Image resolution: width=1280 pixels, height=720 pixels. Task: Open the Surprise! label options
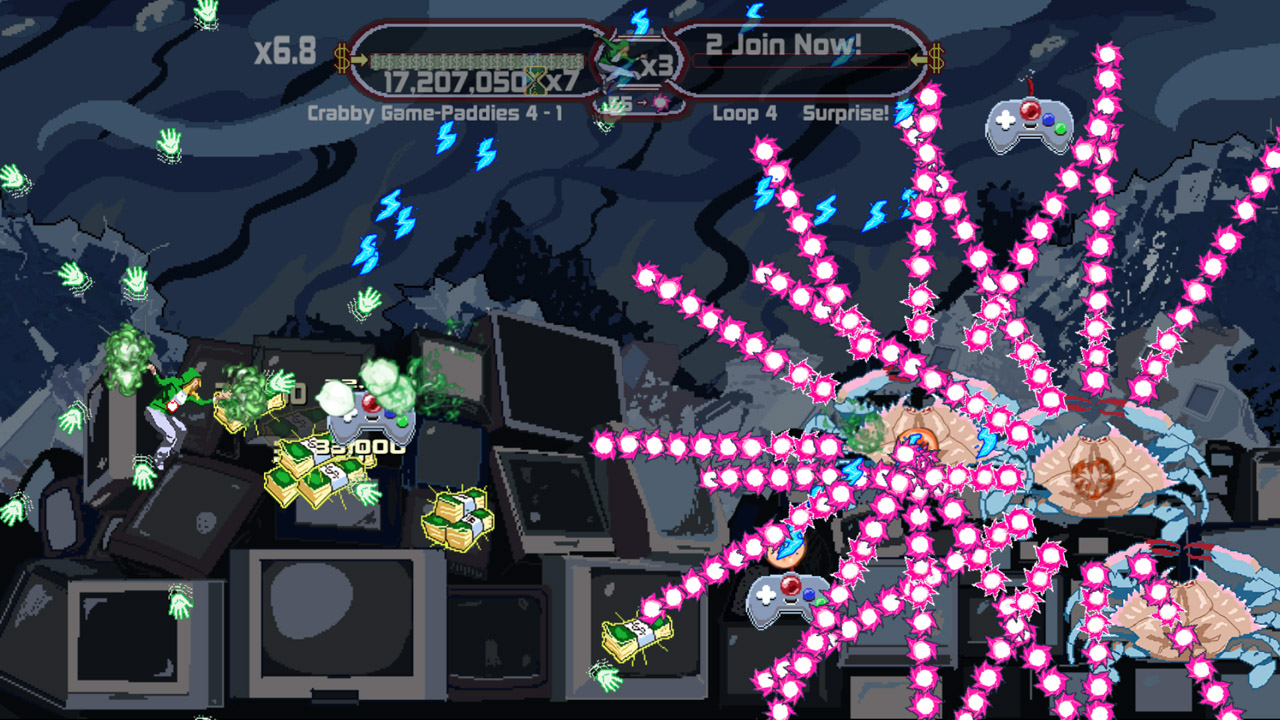(x=845, y=112)
